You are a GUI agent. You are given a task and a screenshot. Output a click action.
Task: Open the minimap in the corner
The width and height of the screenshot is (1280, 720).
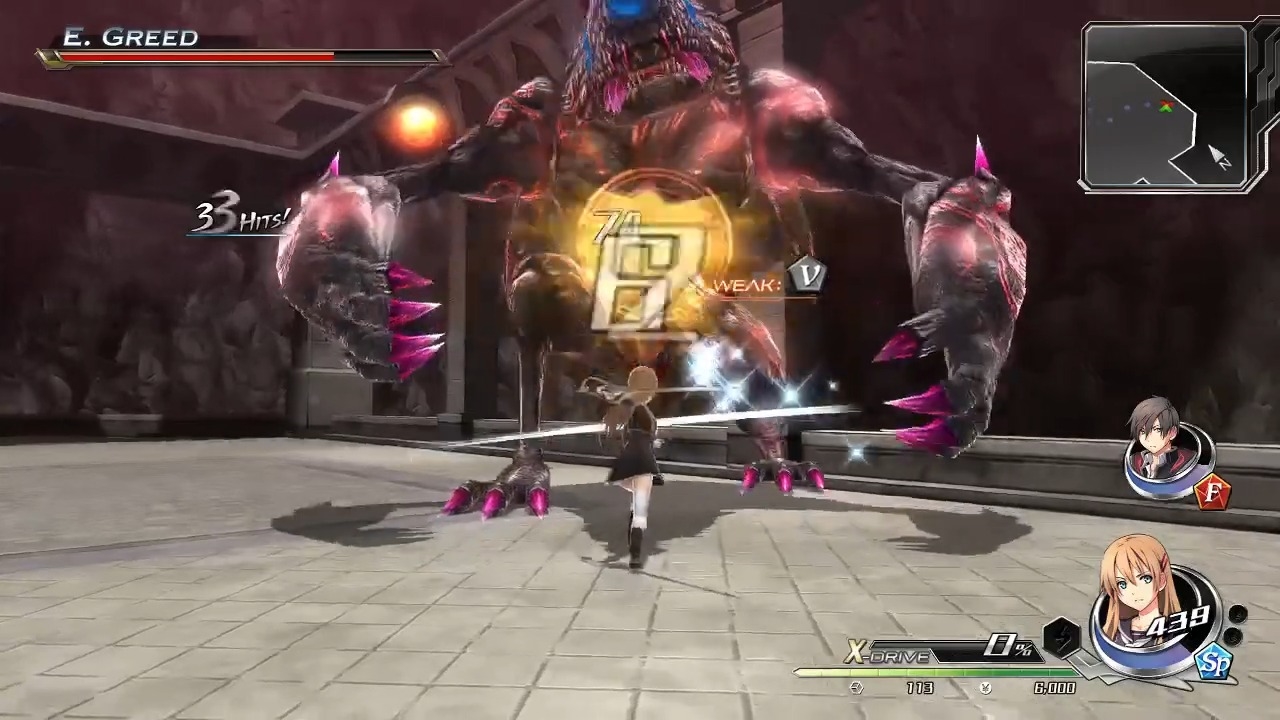1166,107
